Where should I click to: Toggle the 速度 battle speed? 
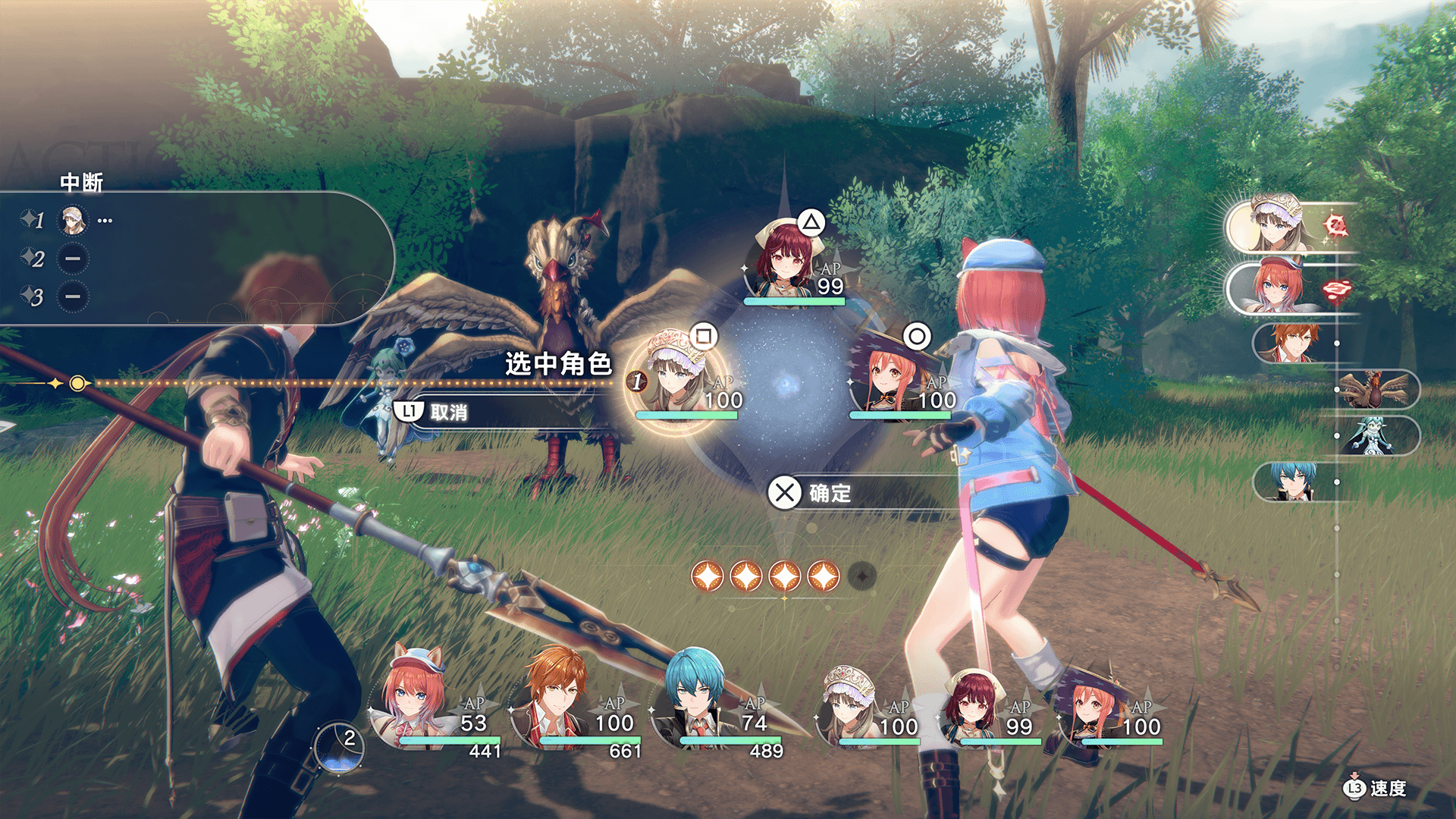tap(1376, 789)
